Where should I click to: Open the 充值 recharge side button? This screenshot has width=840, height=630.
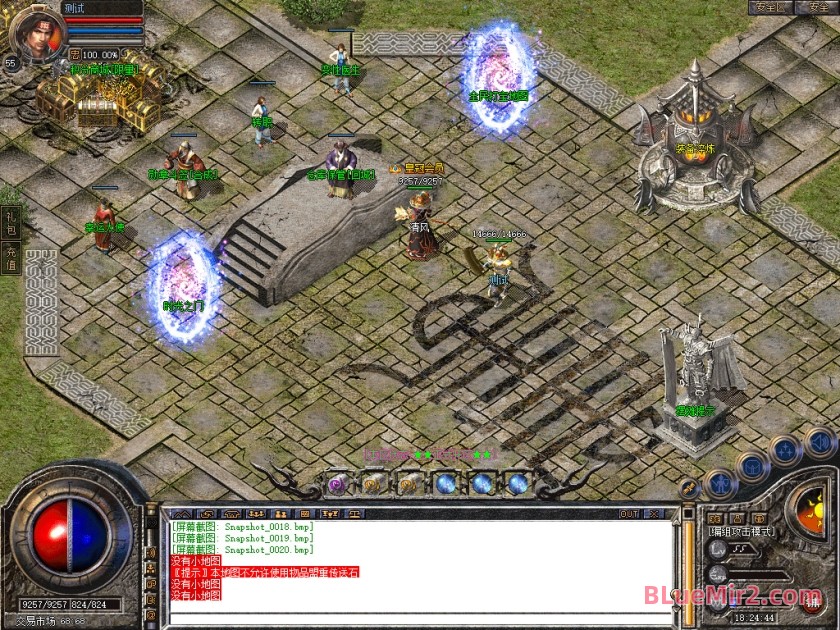tap(12, 256)
